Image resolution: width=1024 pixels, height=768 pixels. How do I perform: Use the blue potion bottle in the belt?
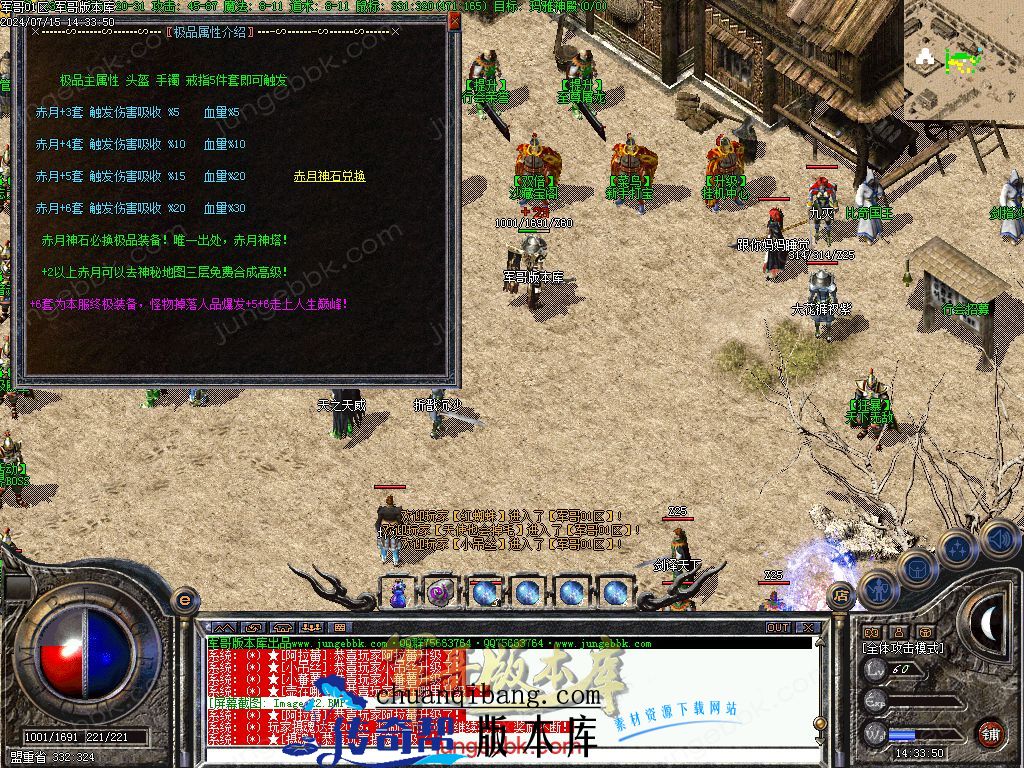pos(398,592)
